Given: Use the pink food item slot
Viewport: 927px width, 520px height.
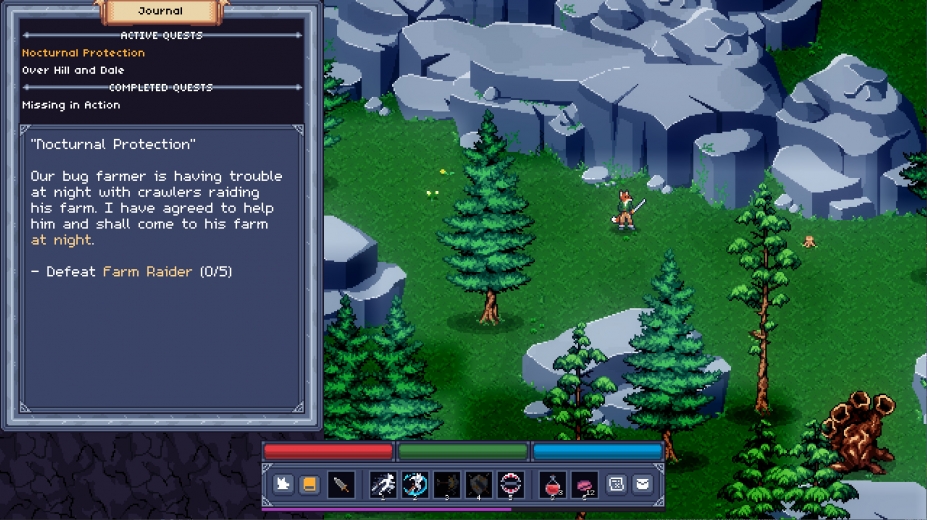Looking at the screenshot, I should point(583,485).
